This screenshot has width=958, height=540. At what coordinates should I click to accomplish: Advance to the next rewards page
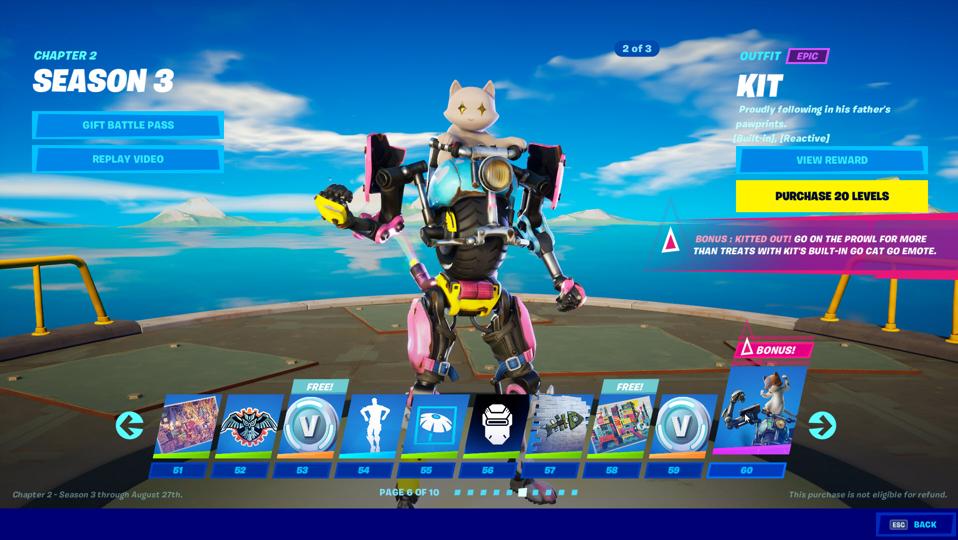(822, 426)
